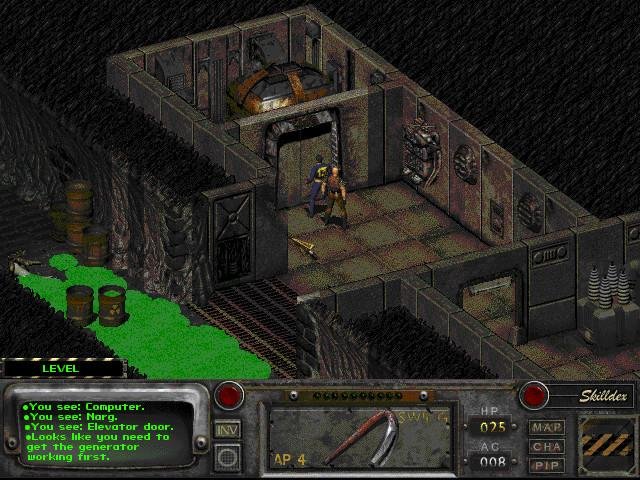The image size is (640, 480).
Task: Switch weapon hand with the left red button
Action: [x=230, y=395]
